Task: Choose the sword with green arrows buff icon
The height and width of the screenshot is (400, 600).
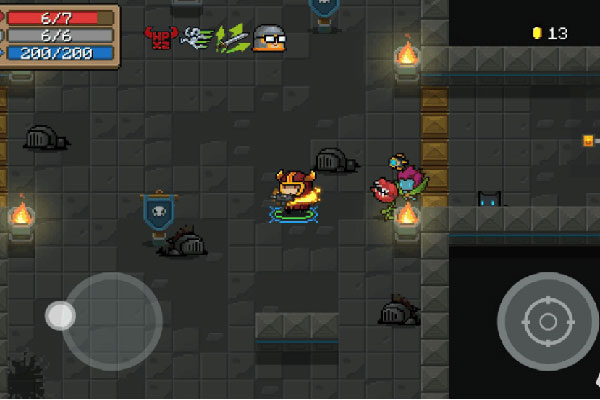Action: click(x=232, y=38)
